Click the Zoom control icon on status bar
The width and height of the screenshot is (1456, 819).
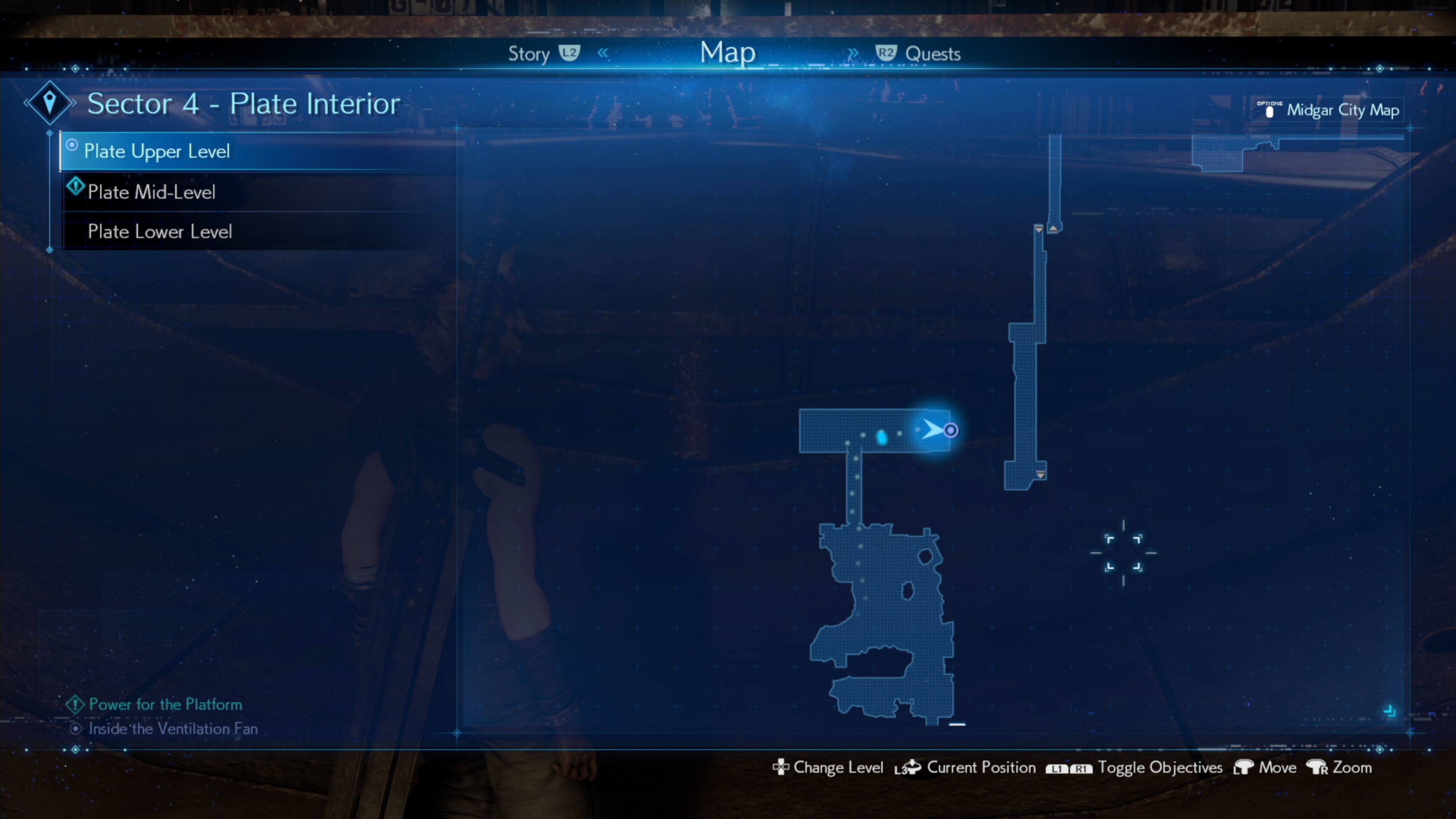(1317, 767)
